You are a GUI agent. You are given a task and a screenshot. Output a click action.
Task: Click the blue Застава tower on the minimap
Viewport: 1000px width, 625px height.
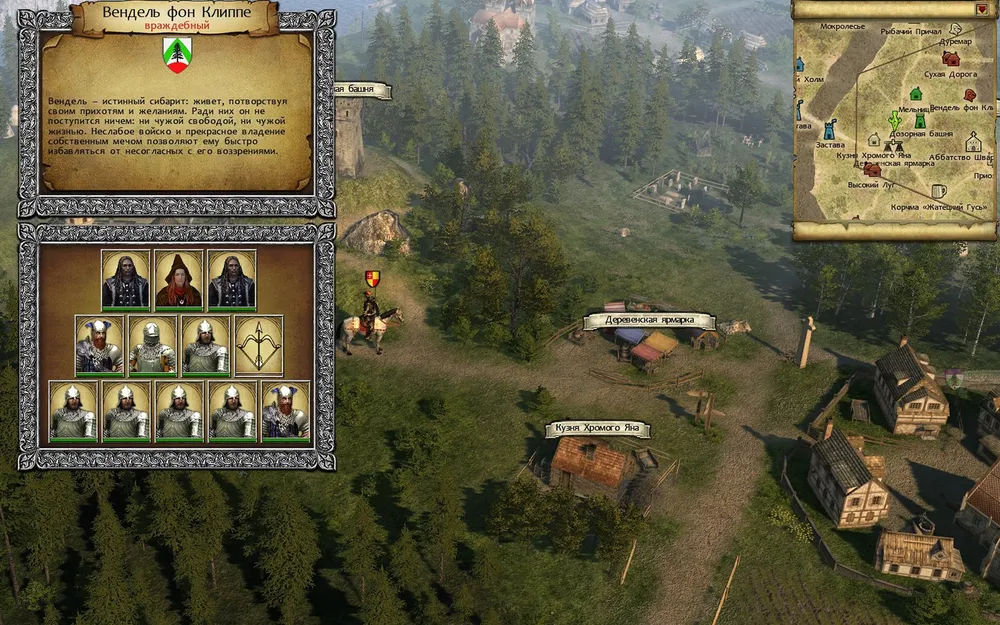click(829, 129)
